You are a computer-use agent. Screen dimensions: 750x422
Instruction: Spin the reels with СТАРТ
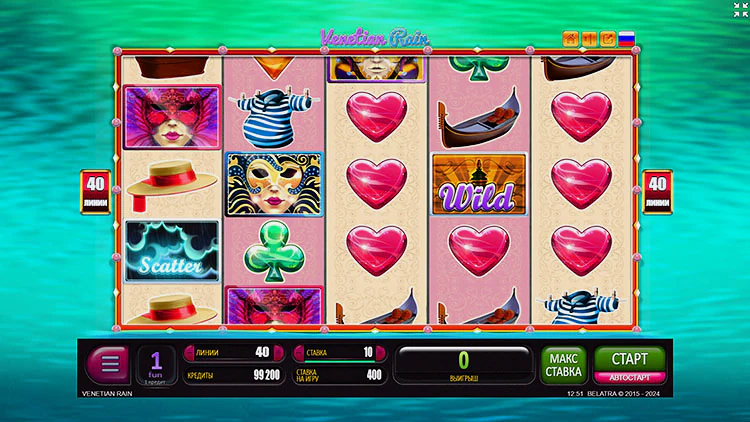tap(630, 358)
